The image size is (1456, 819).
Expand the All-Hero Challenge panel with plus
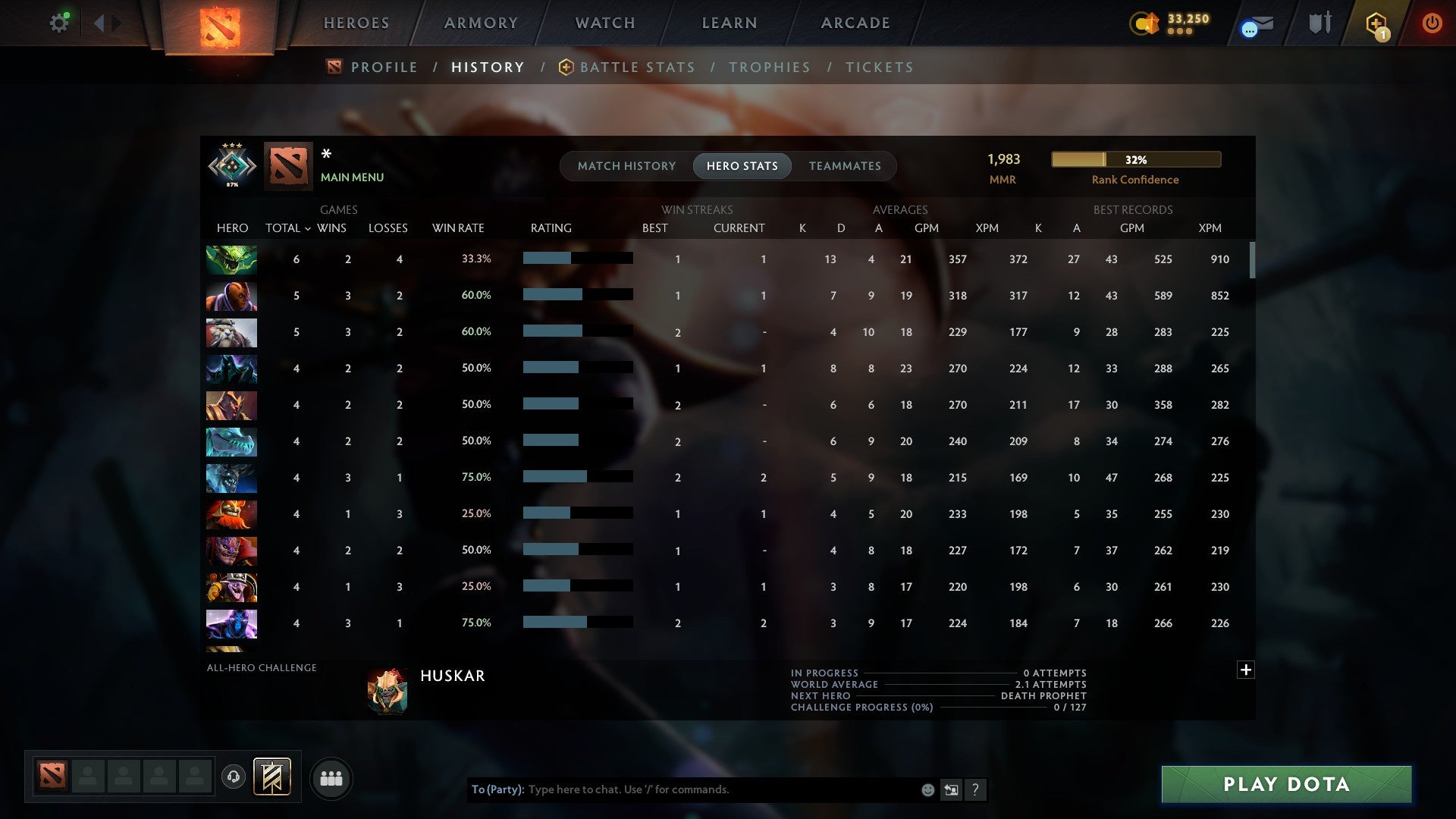1246,670
